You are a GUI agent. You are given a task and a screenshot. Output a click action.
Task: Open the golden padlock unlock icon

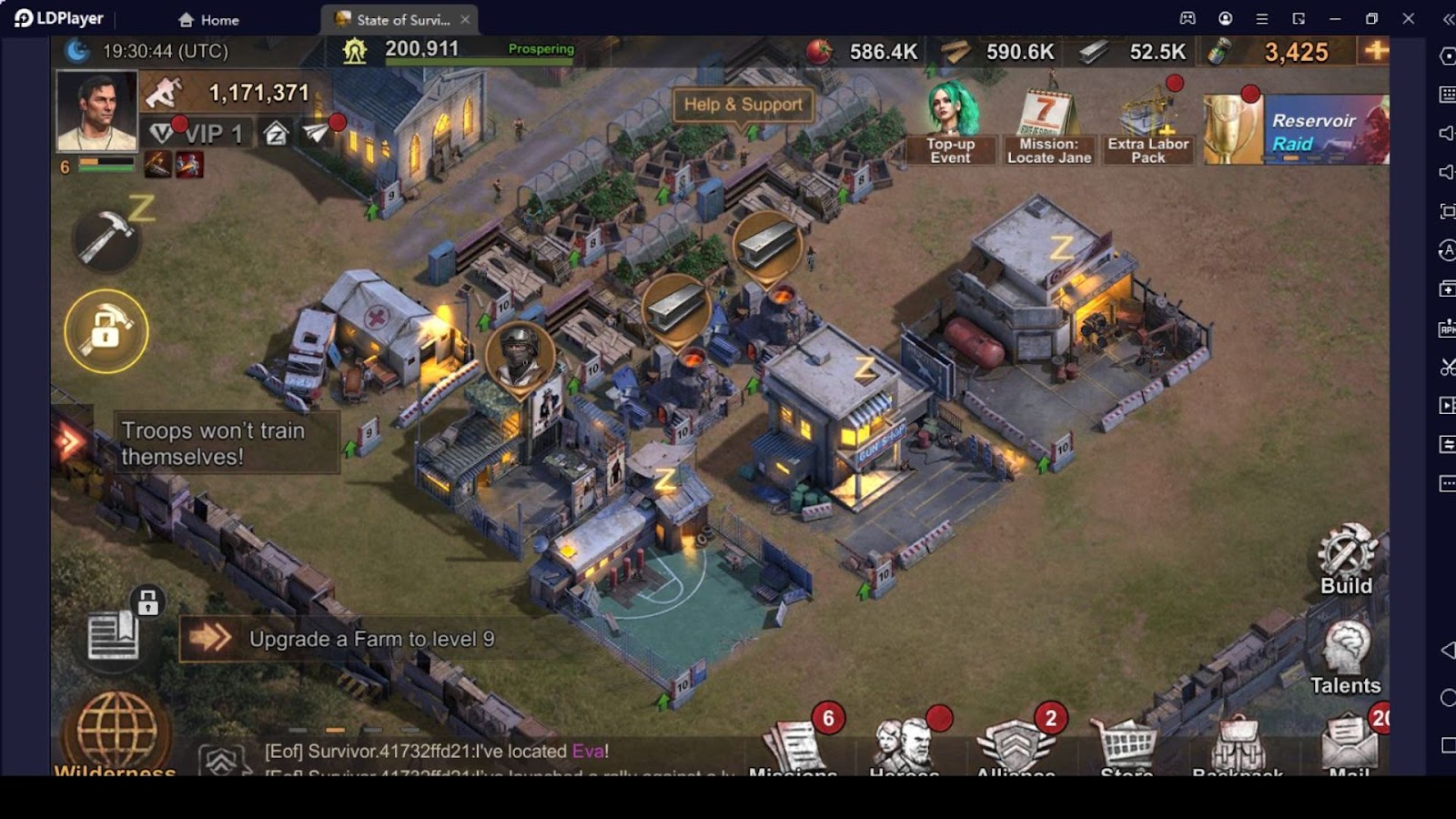coord(106,331)
